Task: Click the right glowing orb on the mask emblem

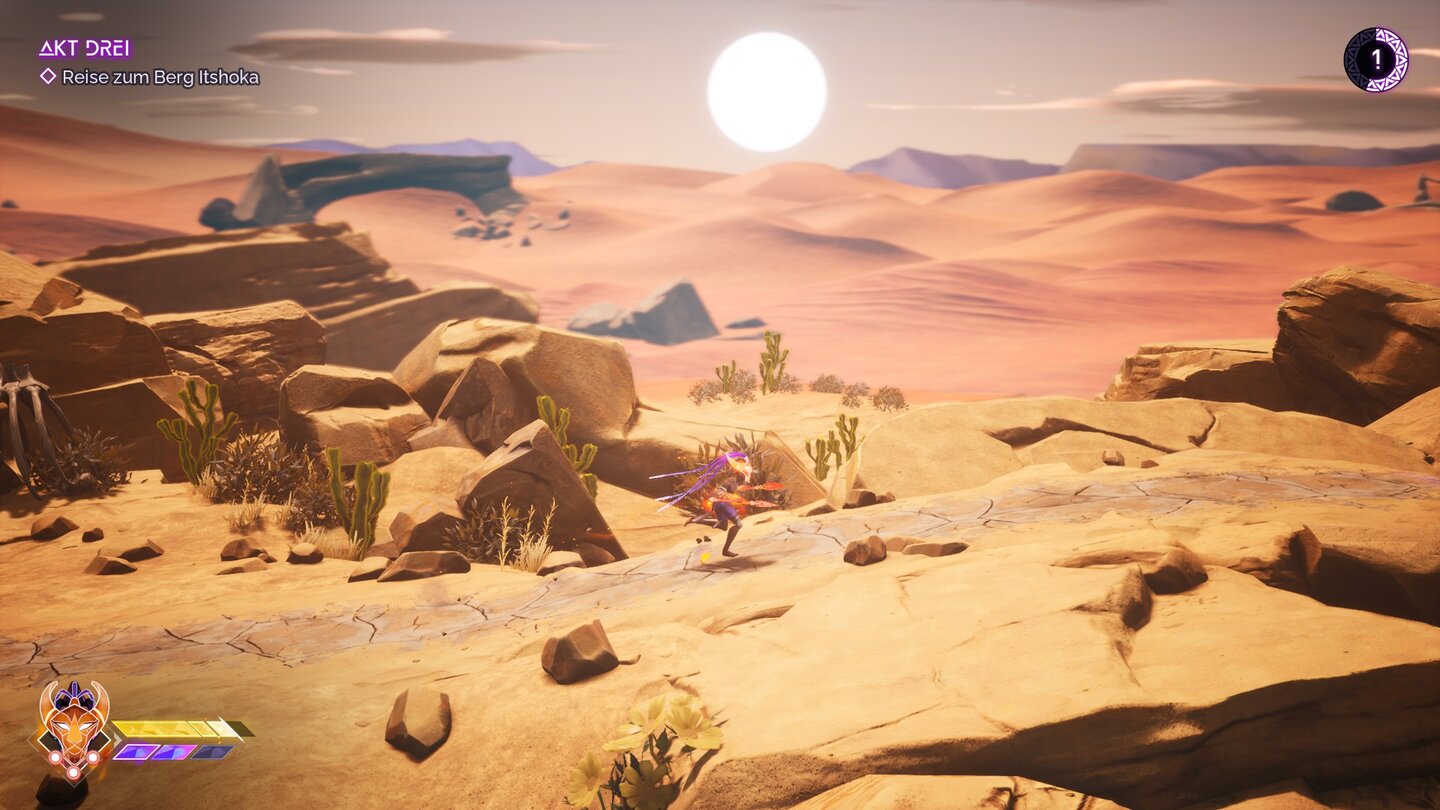Action: pos(92,757)
